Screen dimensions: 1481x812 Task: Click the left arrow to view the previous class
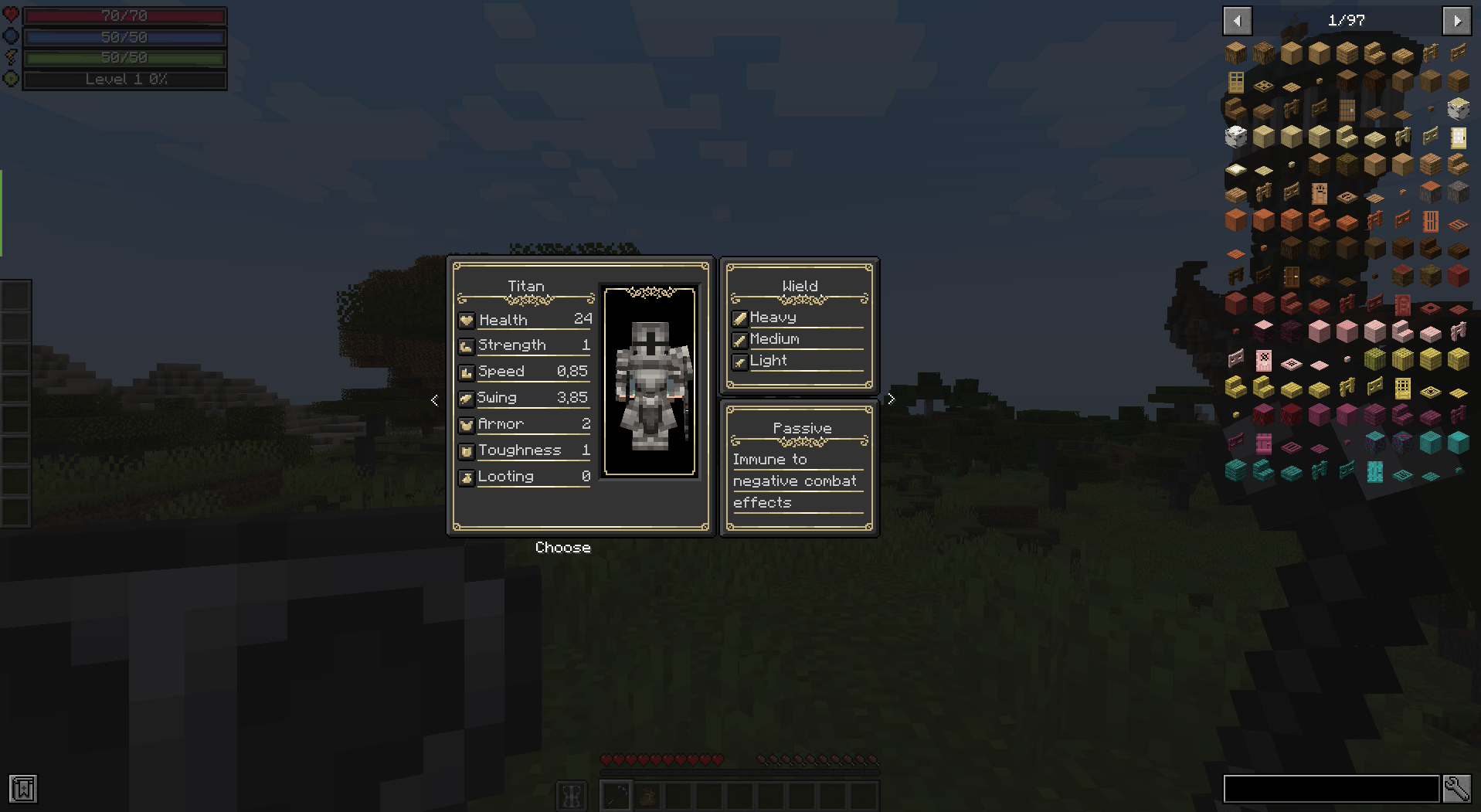click(434, 399)
